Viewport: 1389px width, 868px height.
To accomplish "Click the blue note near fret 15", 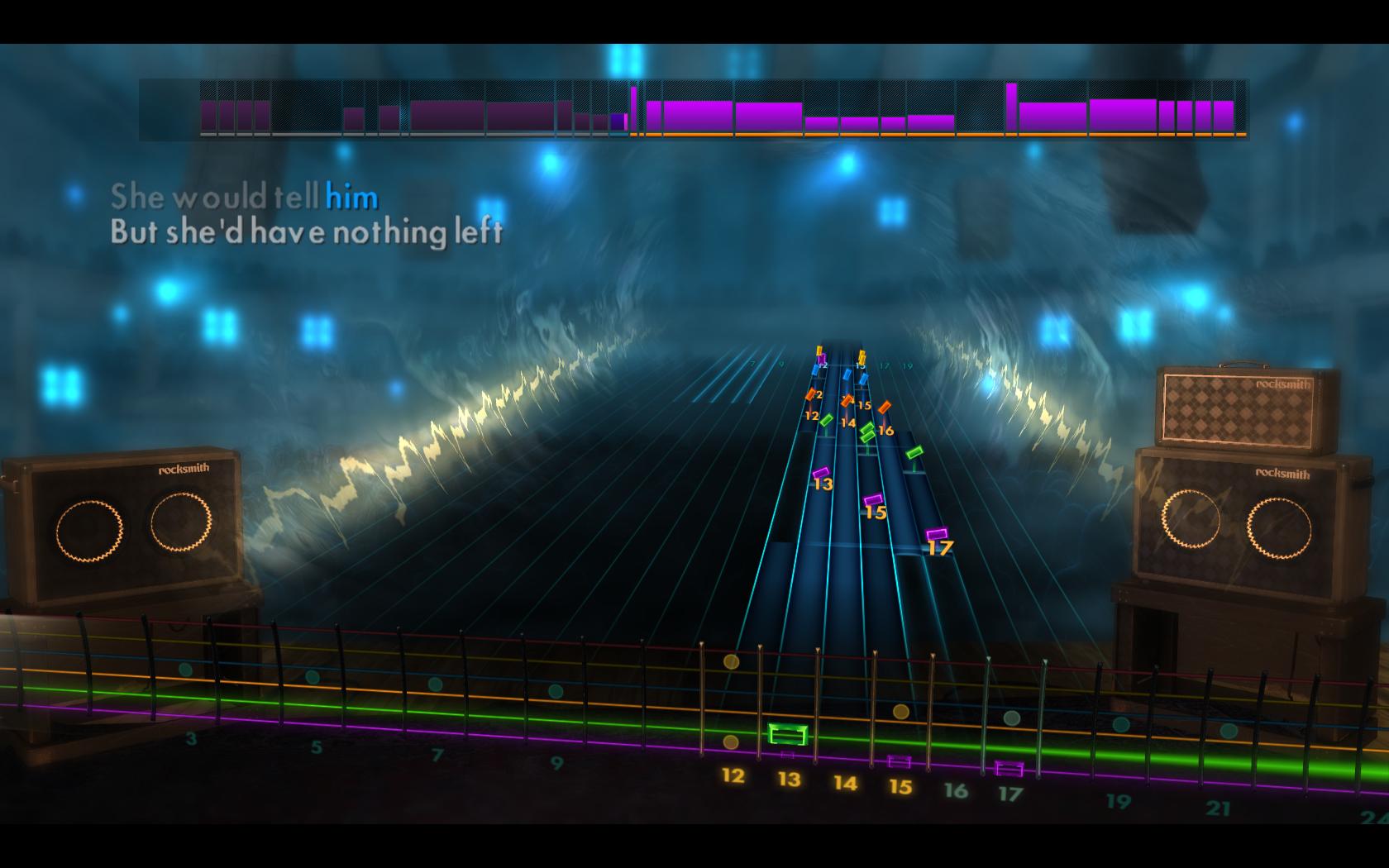I will [x=864, y=376].
